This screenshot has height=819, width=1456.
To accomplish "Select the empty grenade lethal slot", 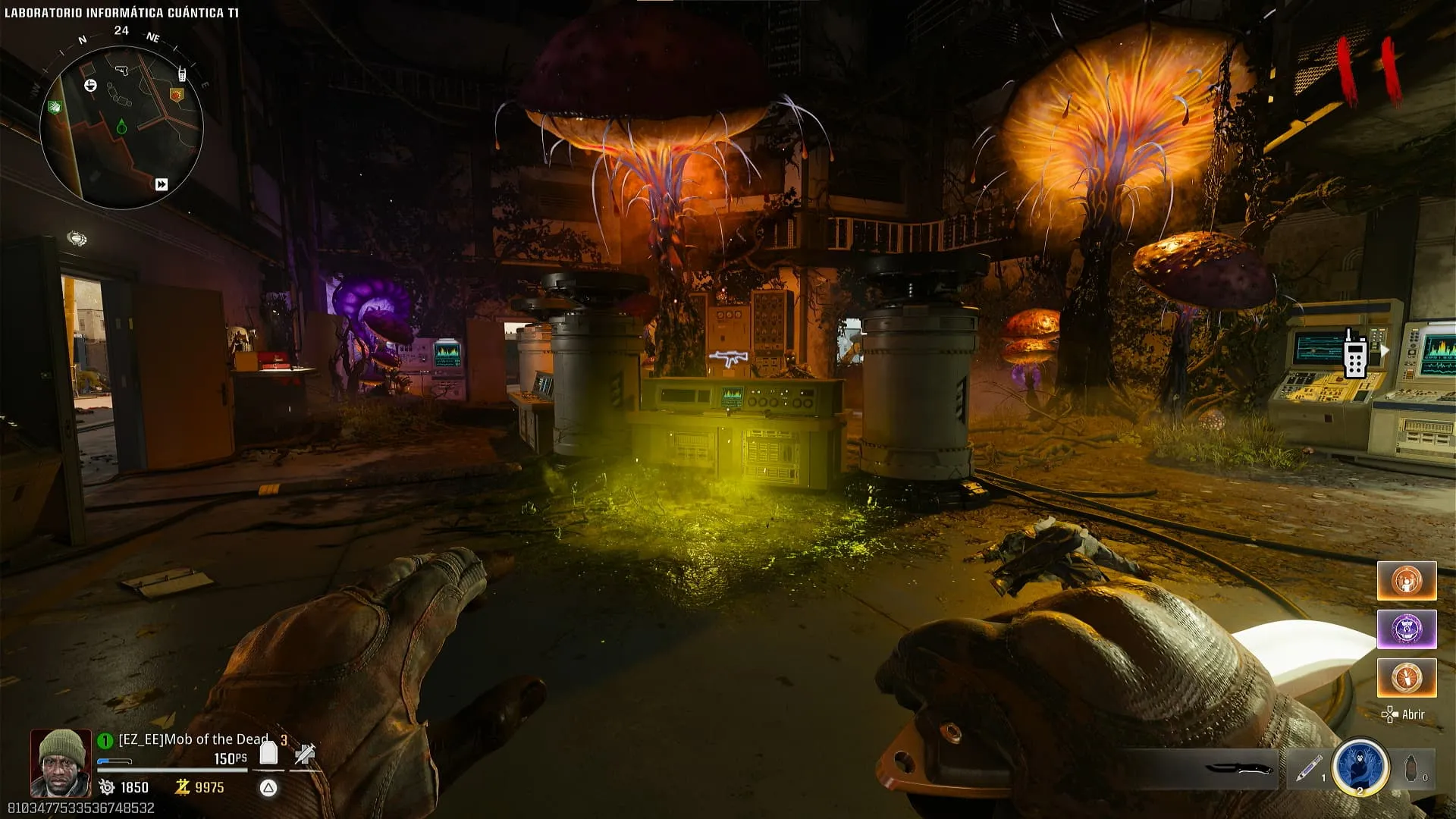I will click(x=1411, y=768).
